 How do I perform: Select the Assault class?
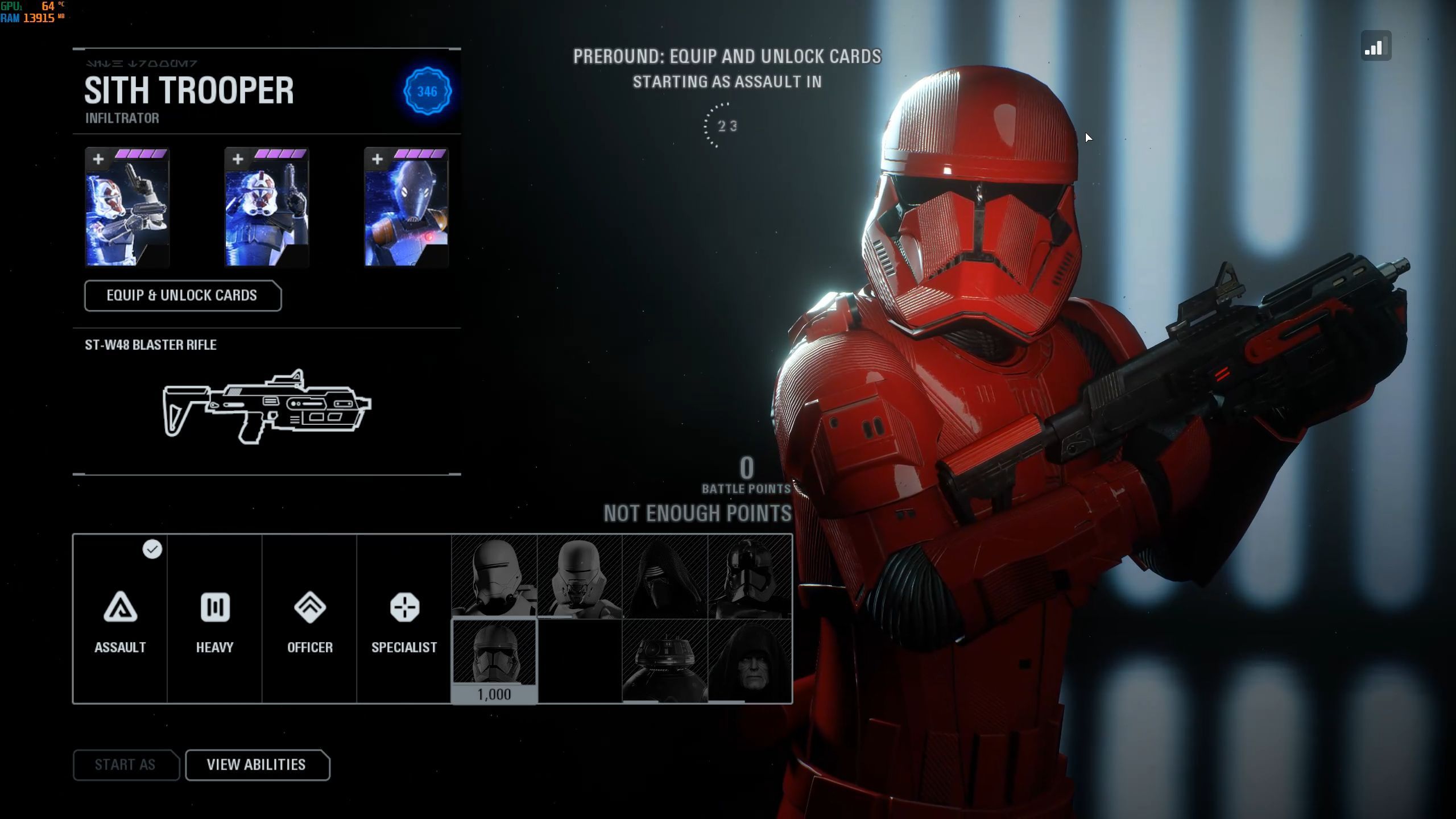tap(120, 619)
